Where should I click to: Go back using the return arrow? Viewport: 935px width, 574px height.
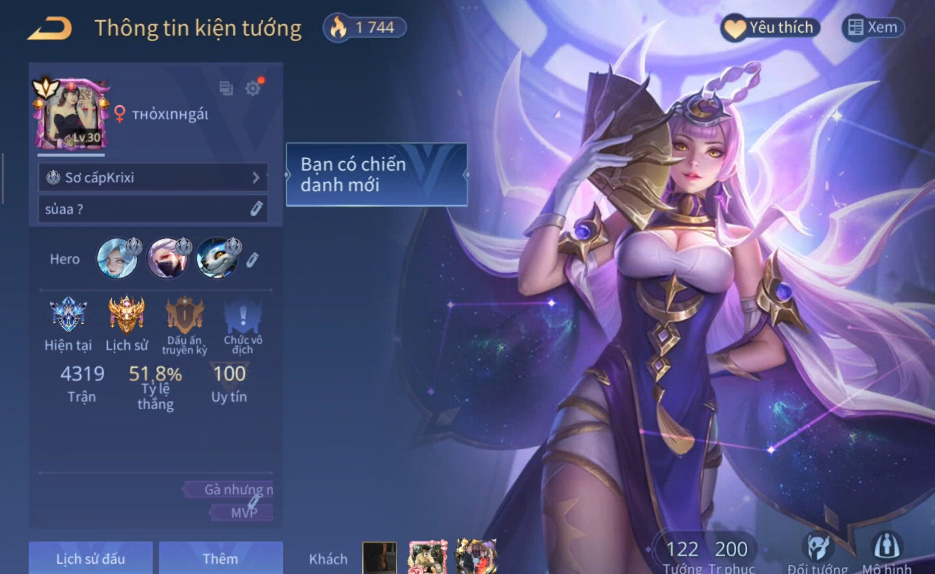click(49, 28)
